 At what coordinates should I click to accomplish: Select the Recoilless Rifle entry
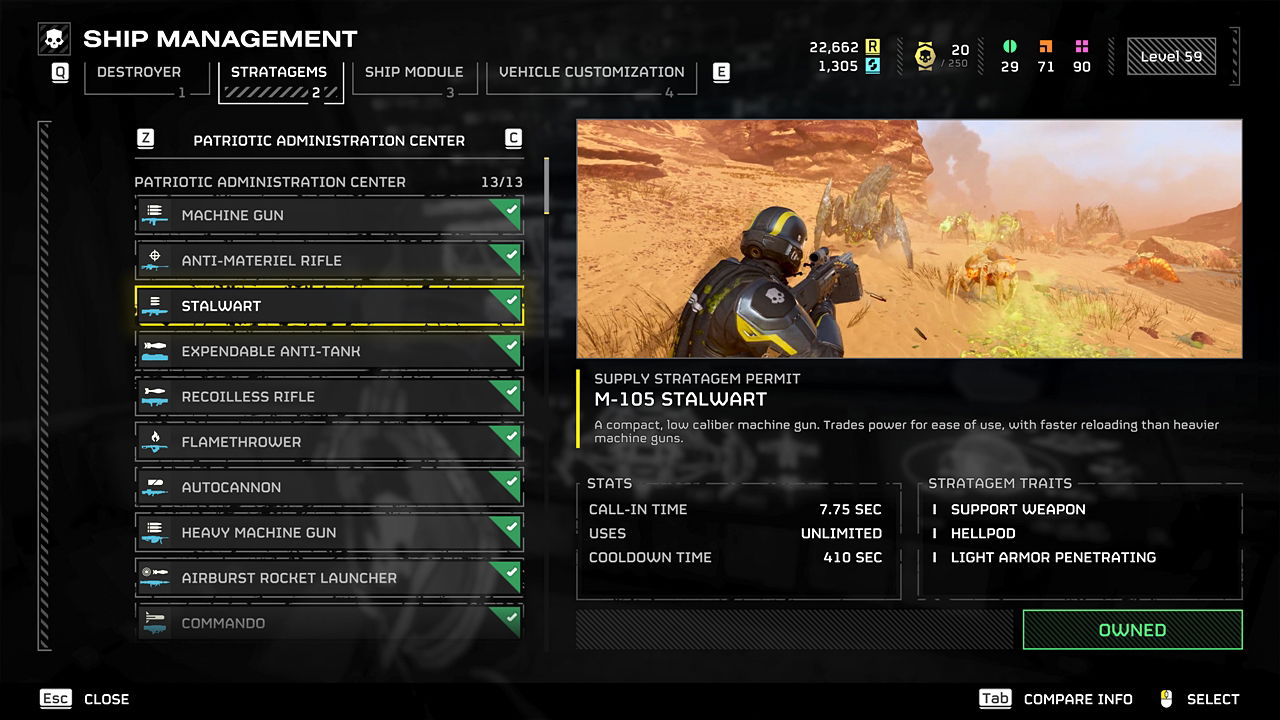(x=328, y=396)
